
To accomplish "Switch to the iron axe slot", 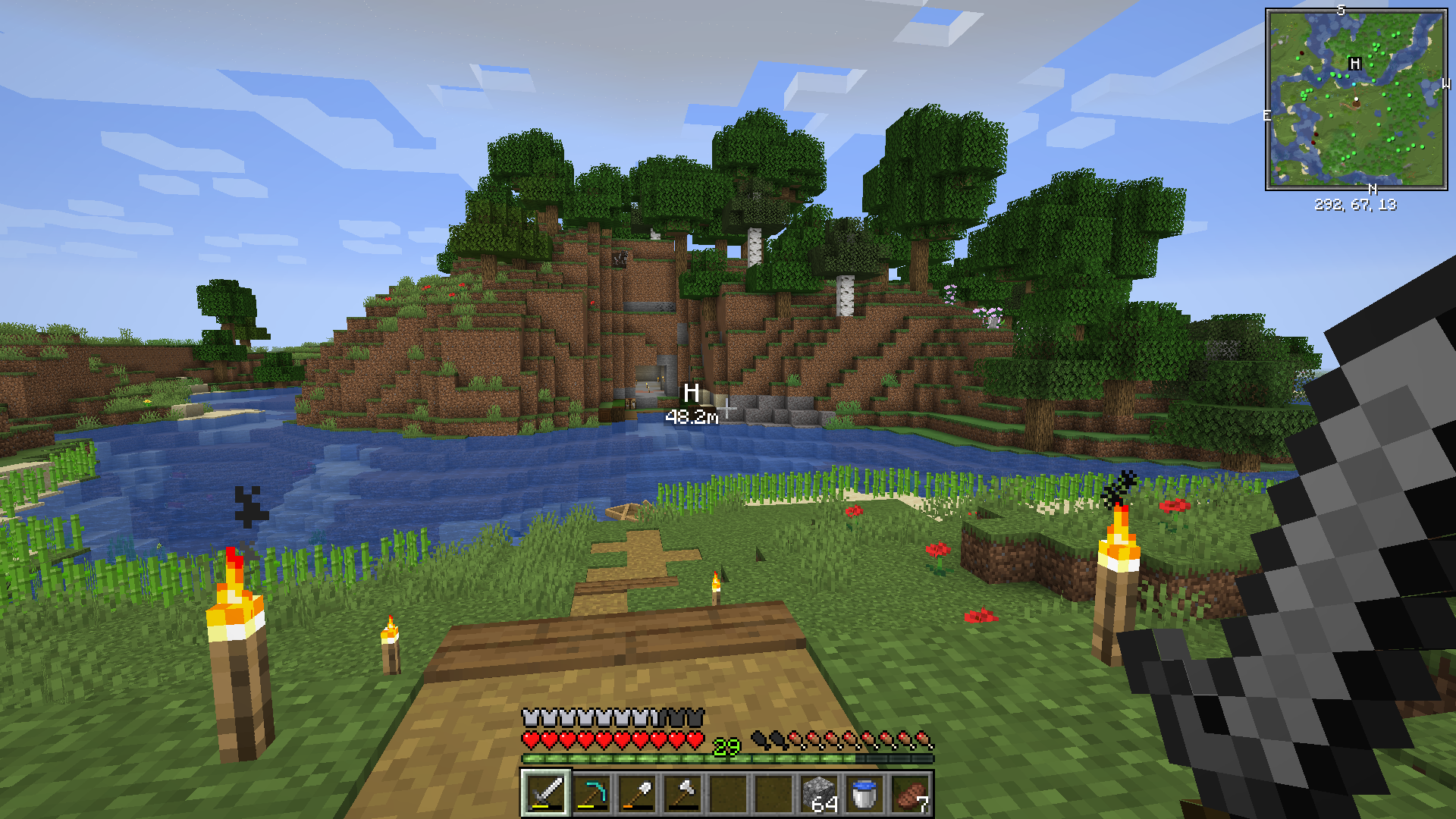I will pos(682,793).
